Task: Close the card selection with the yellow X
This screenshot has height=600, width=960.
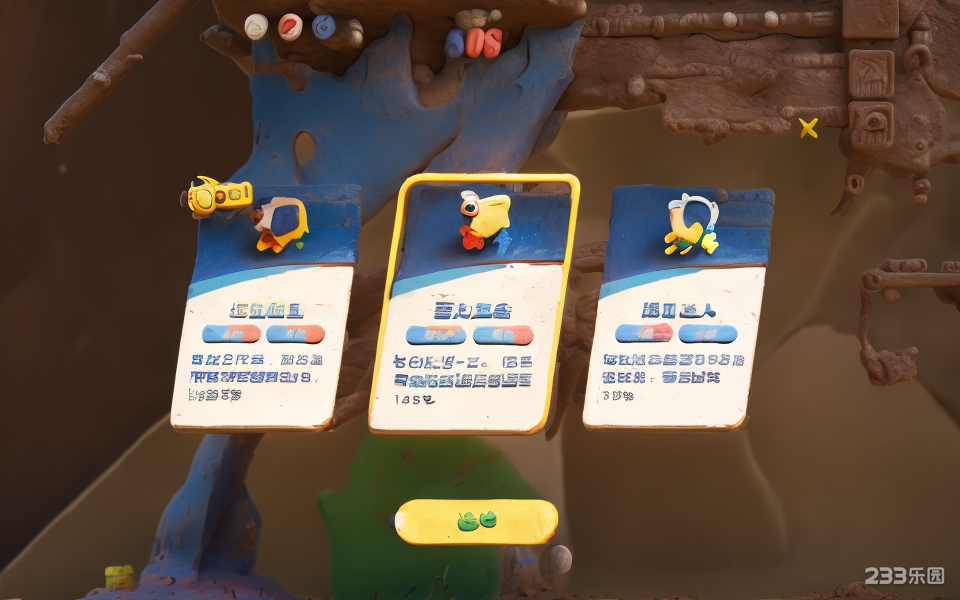Action: pos(808,128)
